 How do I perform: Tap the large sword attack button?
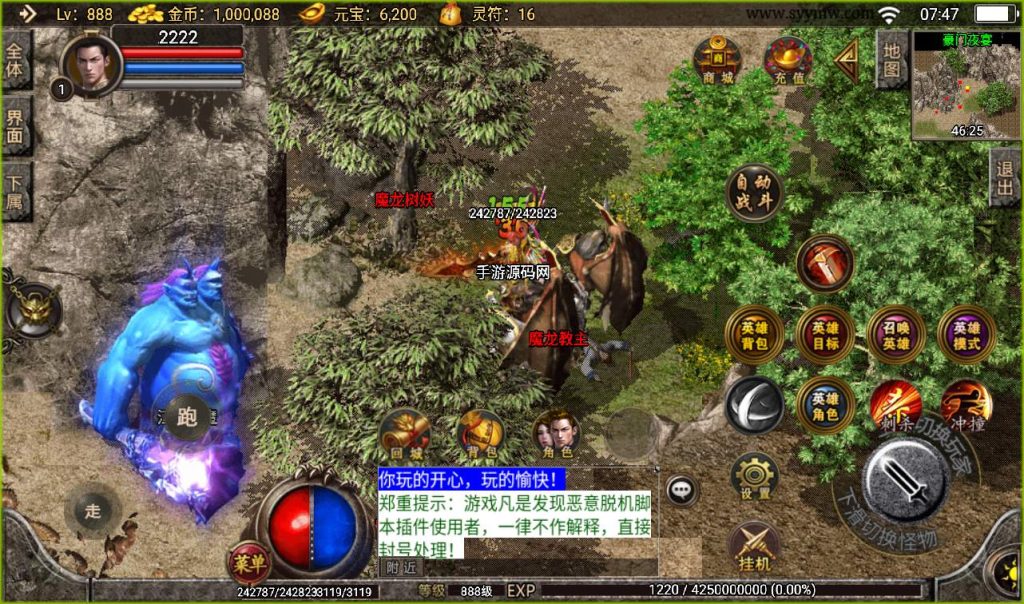pyautogui.click(x=906, y=480)
